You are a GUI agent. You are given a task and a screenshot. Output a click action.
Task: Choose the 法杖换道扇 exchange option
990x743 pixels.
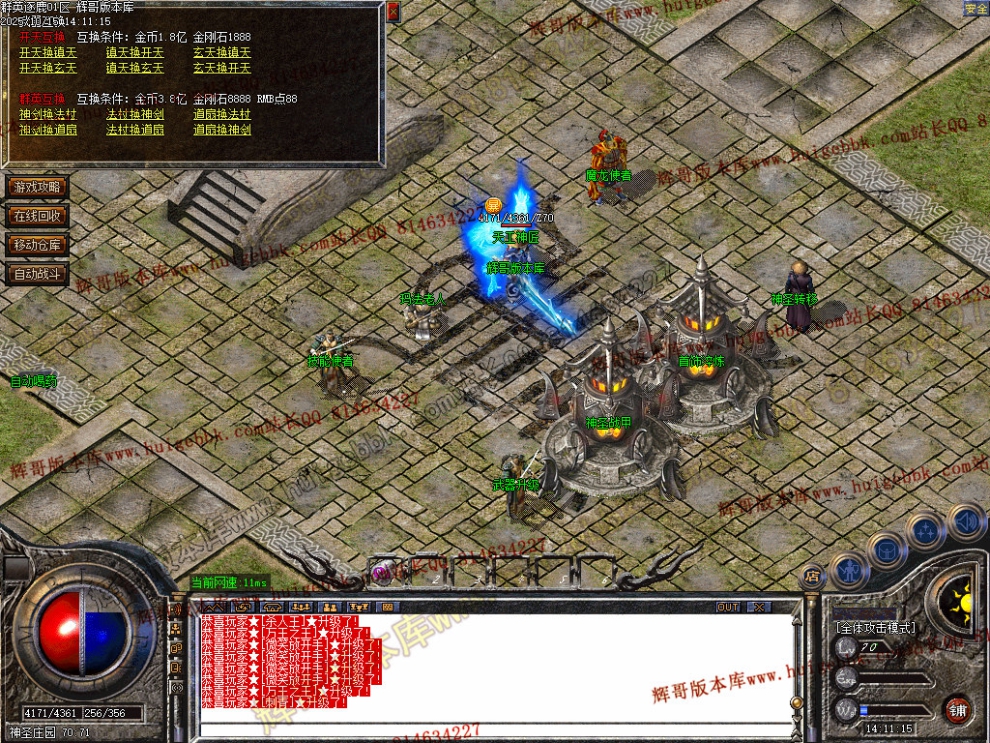135,130
